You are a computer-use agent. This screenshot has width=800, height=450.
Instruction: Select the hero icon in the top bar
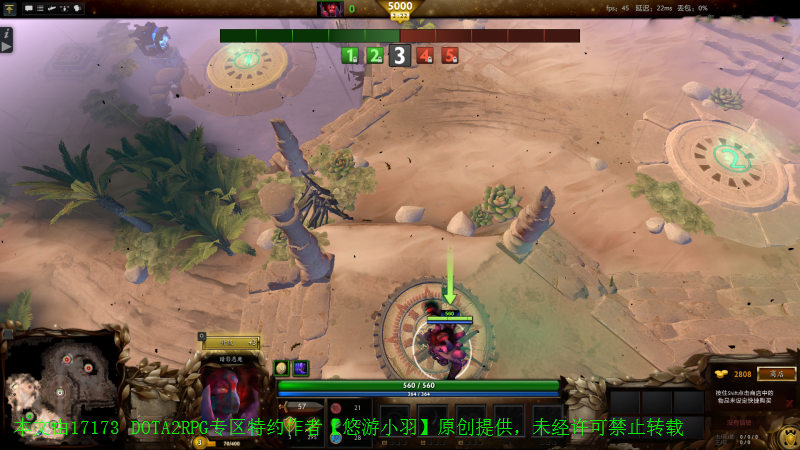point(330,9)
